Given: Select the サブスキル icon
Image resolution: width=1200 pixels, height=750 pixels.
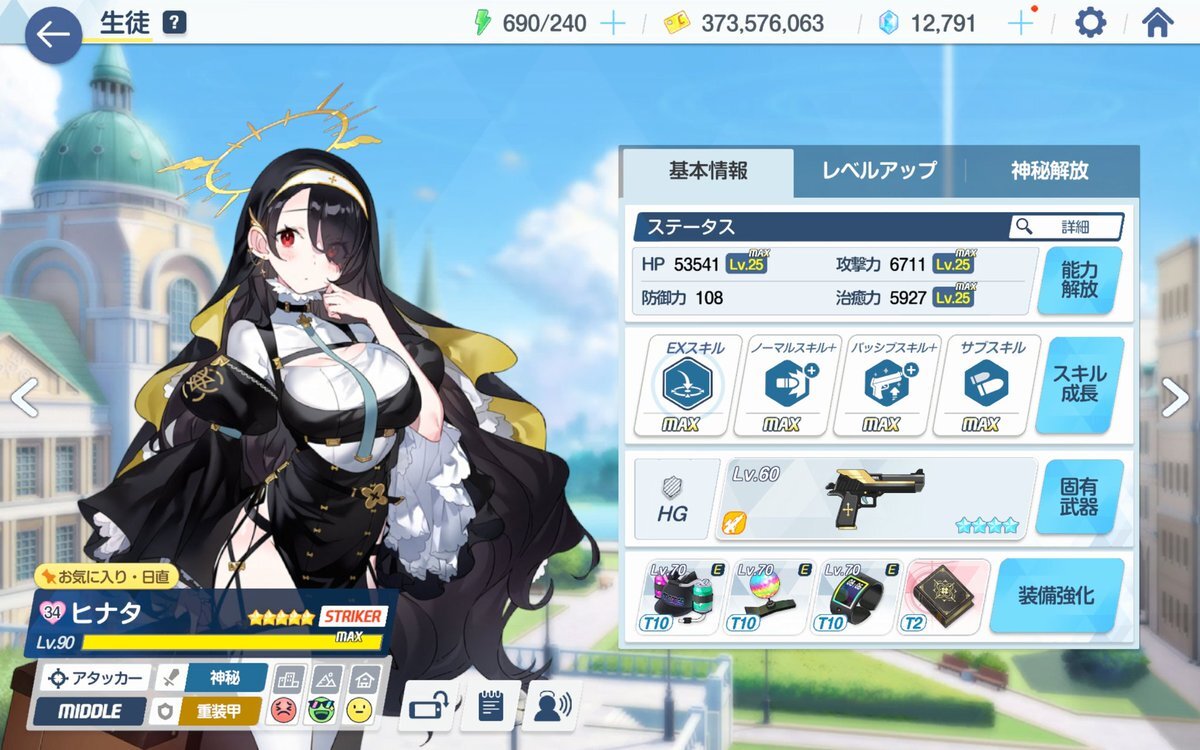Looking at the screenshot, I should 986,385.
